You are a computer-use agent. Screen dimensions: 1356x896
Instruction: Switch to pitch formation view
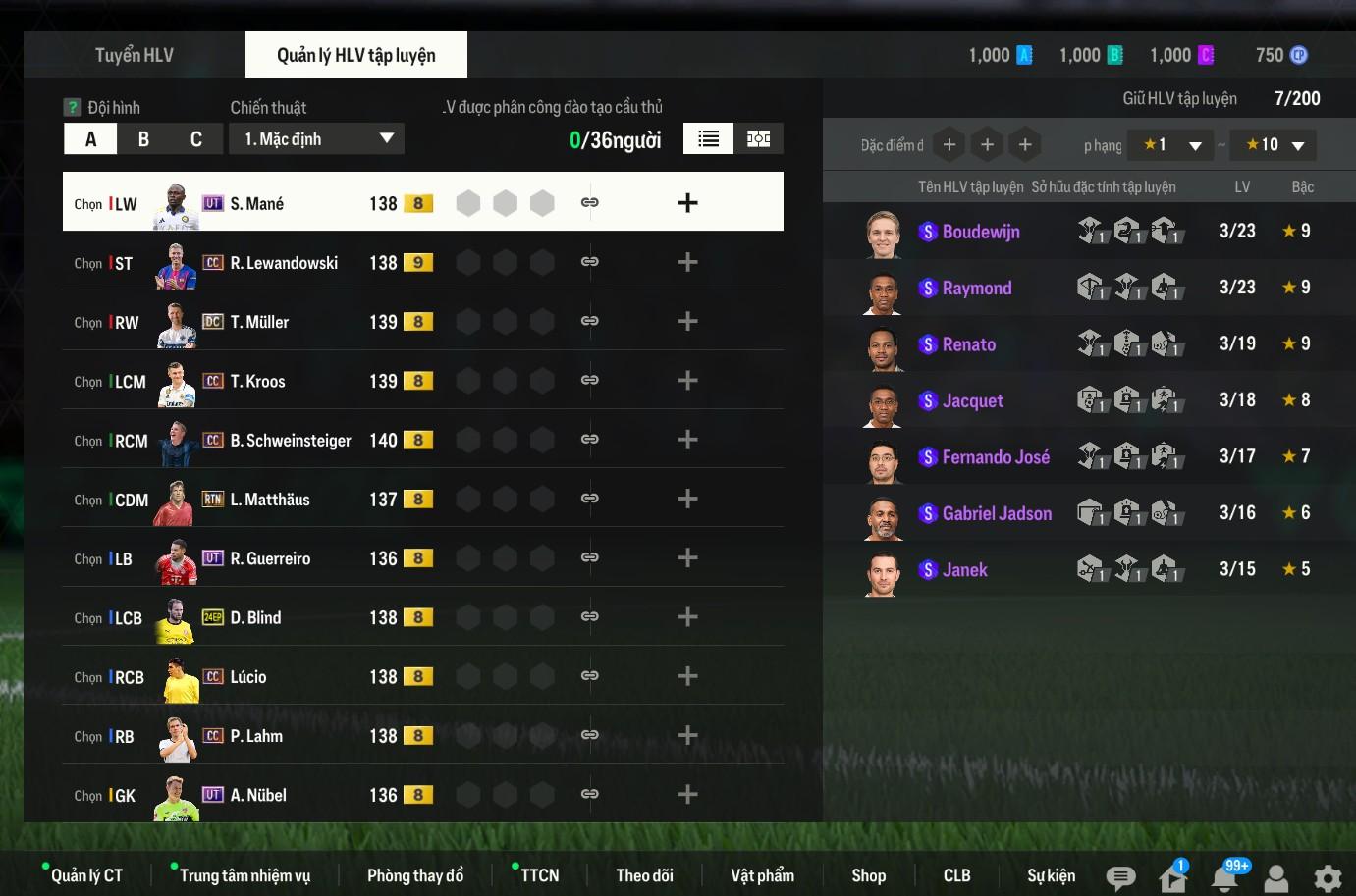click(x=758, y=139)
